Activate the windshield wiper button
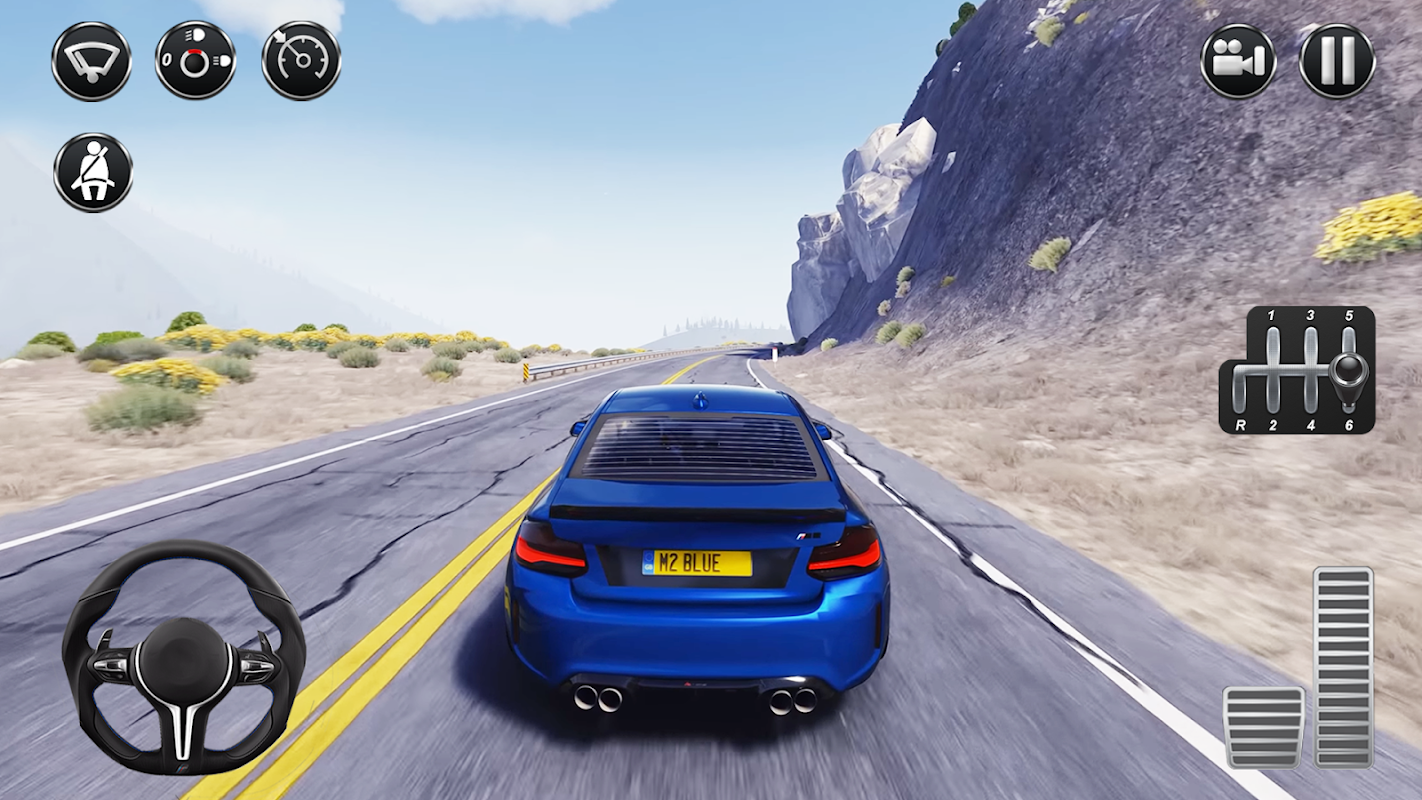1422x800 pixels. pyautogui.click(x=91, y=61)
